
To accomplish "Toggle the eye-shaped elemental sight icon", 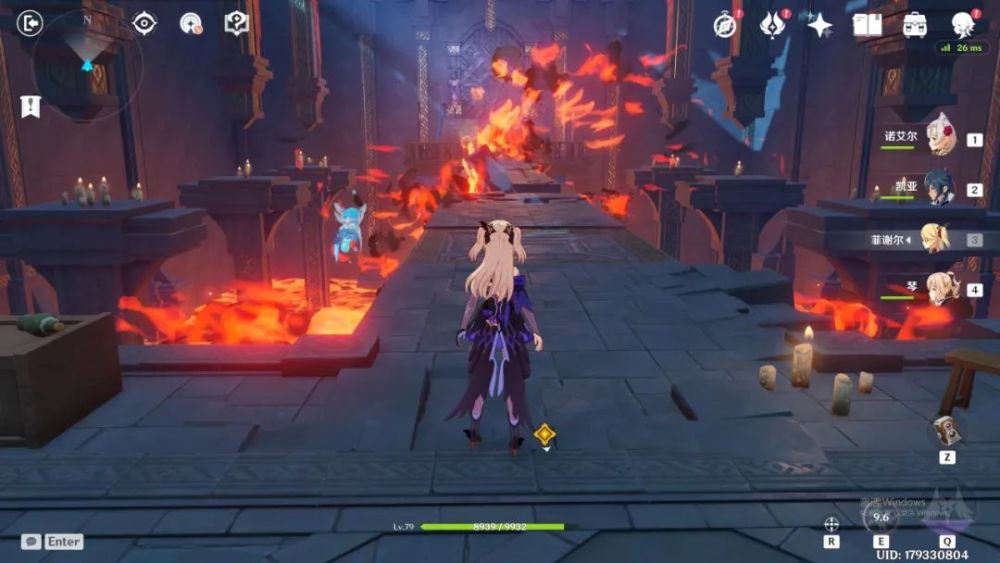I will click(145, 23).
